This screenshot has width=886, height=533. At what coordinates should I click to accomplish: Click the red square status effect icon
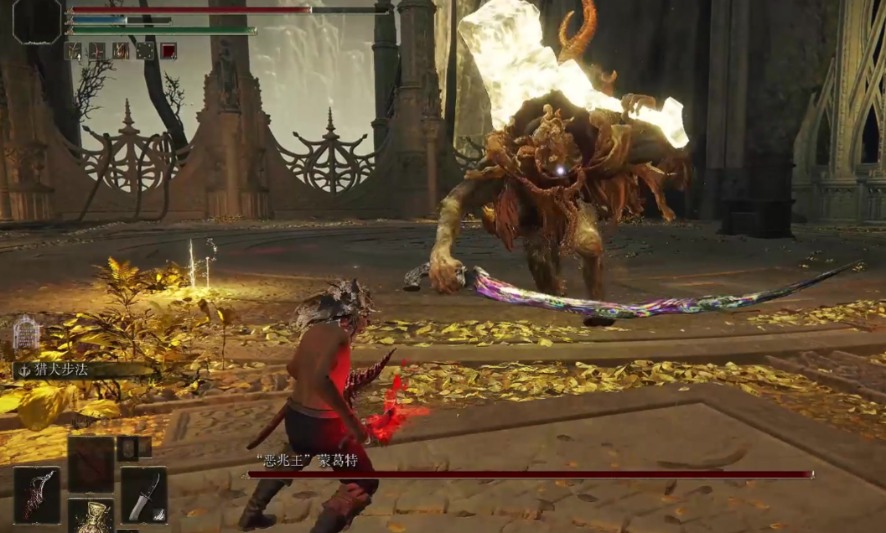click(x=169, y=50)
